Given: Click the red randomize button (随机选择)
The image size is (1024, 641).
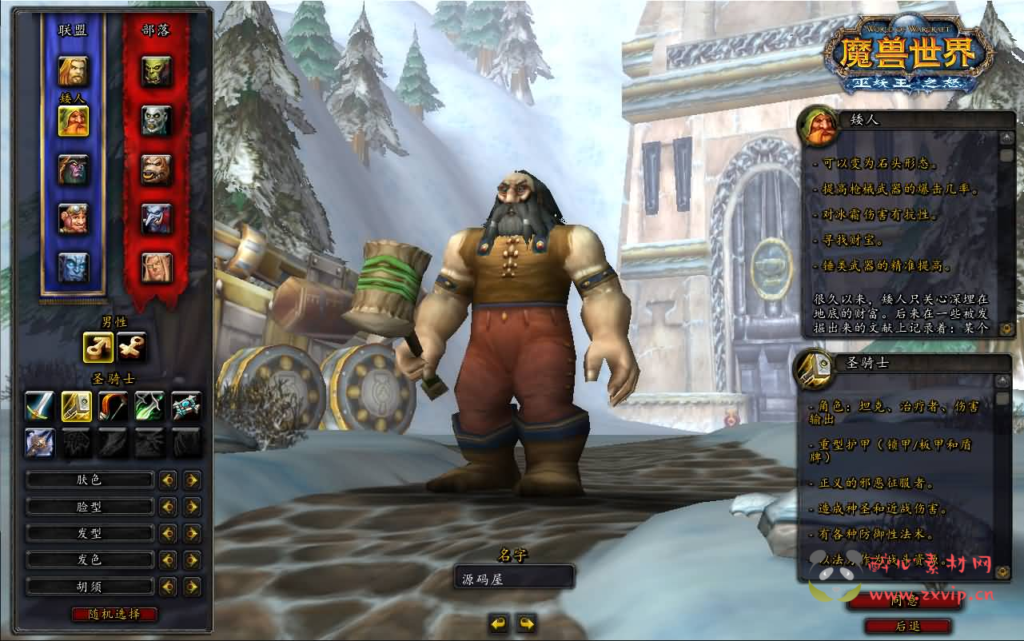Looking at the screenshot, I should (x=114, y=614).
